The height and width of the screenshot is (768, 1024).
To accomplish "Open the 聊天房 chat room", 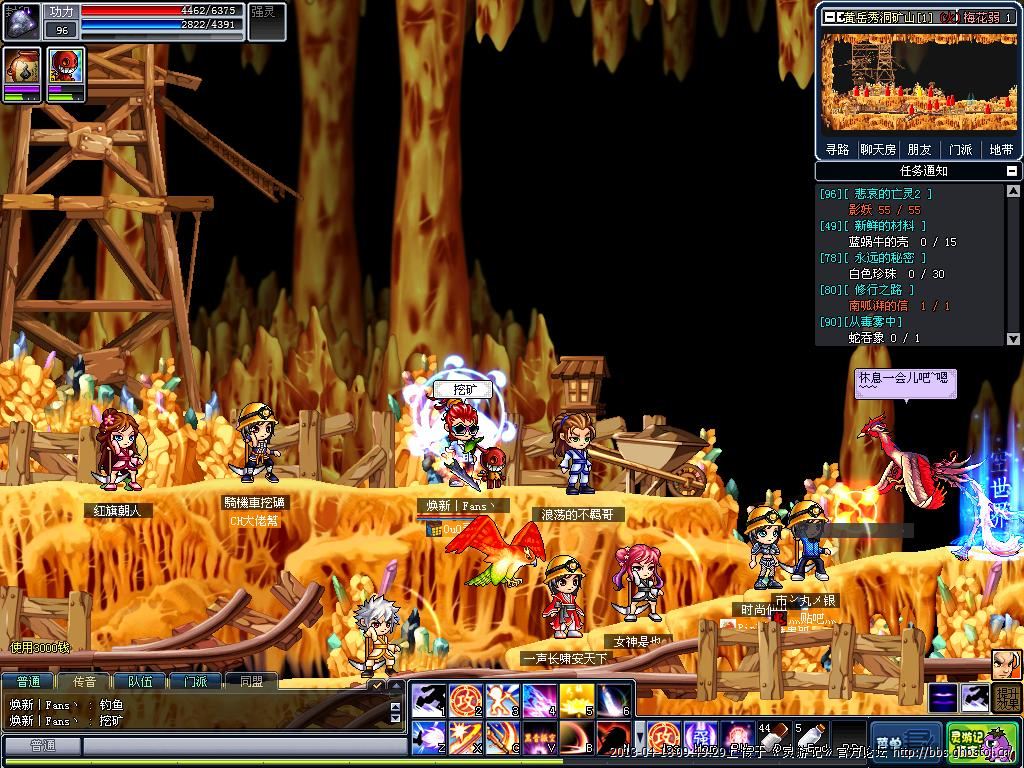I will click(x=878, y=150).
